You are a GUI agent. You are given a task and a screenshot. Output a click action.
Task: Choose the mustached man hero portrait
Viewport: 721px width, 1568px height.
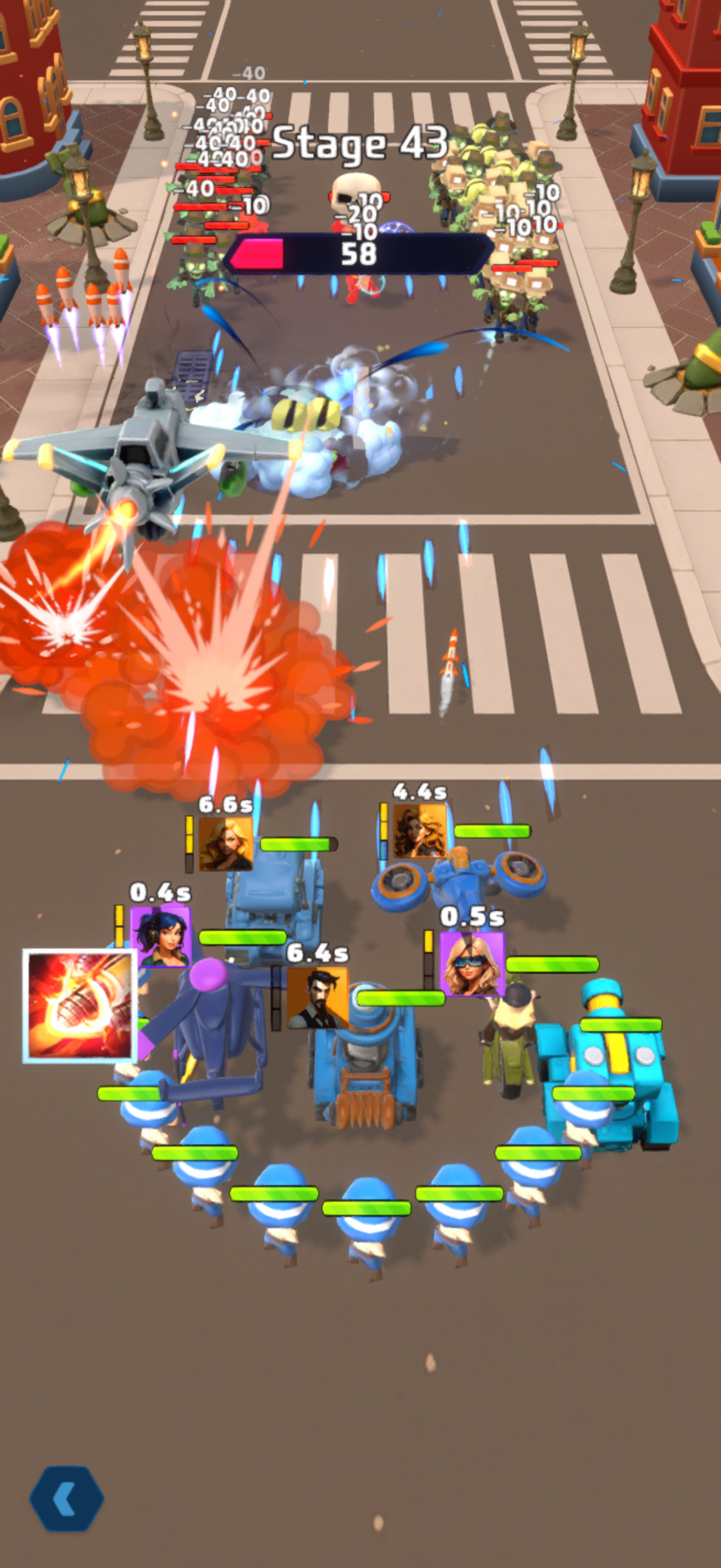coord(317,997)
